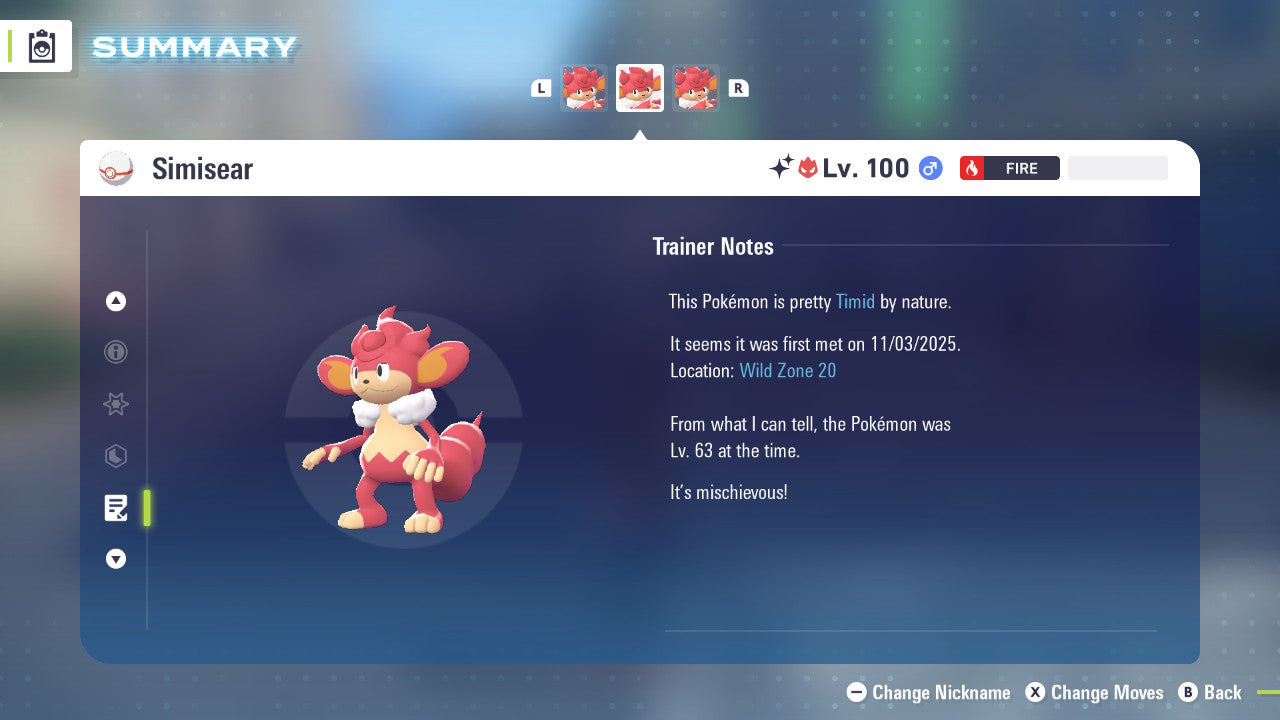1280x720 pixels.
Task: Click the shiny sparkle icon near Lv. 100
Action: coord(783,168)
